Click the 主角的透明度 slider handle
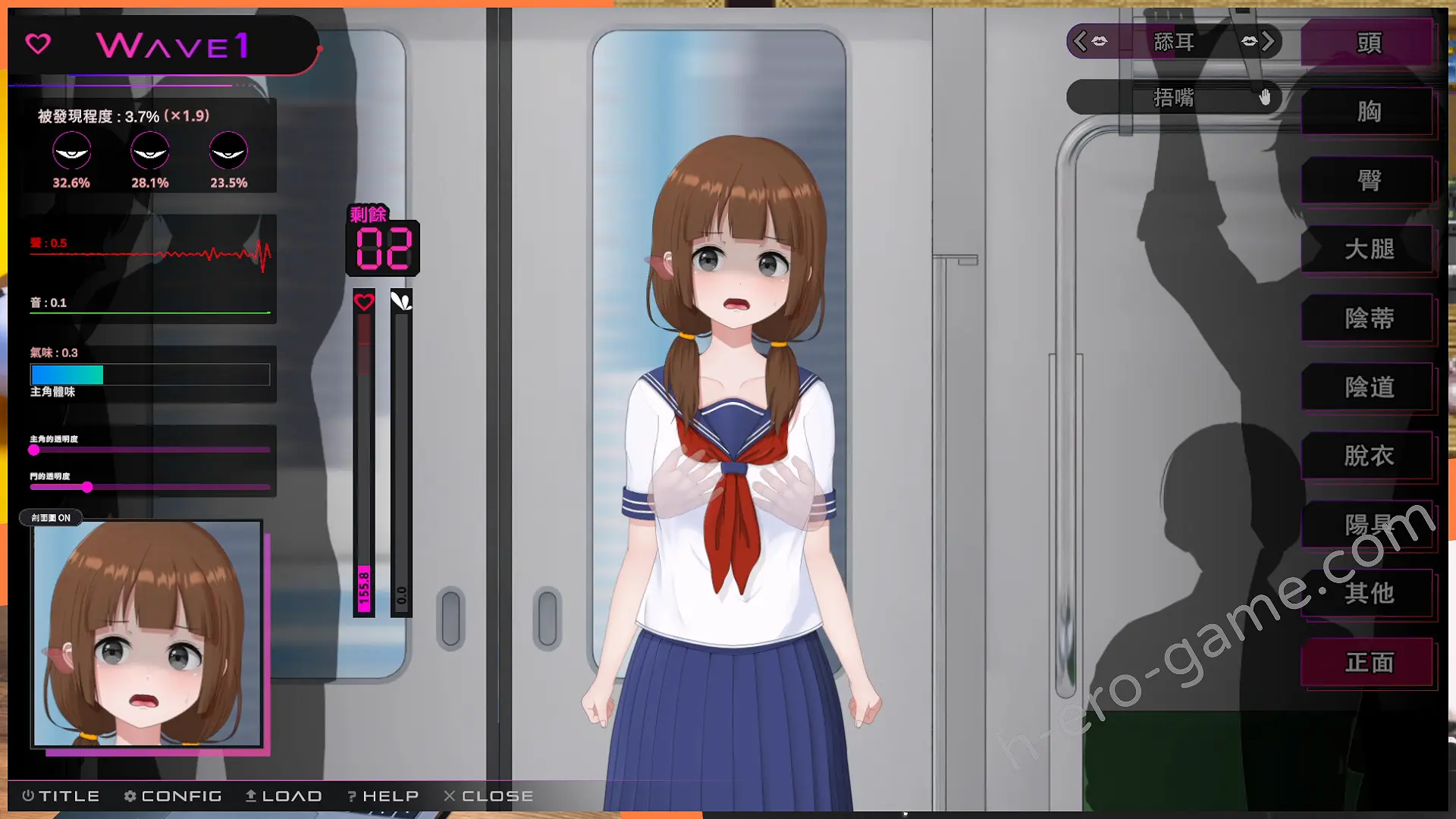Viewport: 1456px width, 819px height. click(34, 450)
